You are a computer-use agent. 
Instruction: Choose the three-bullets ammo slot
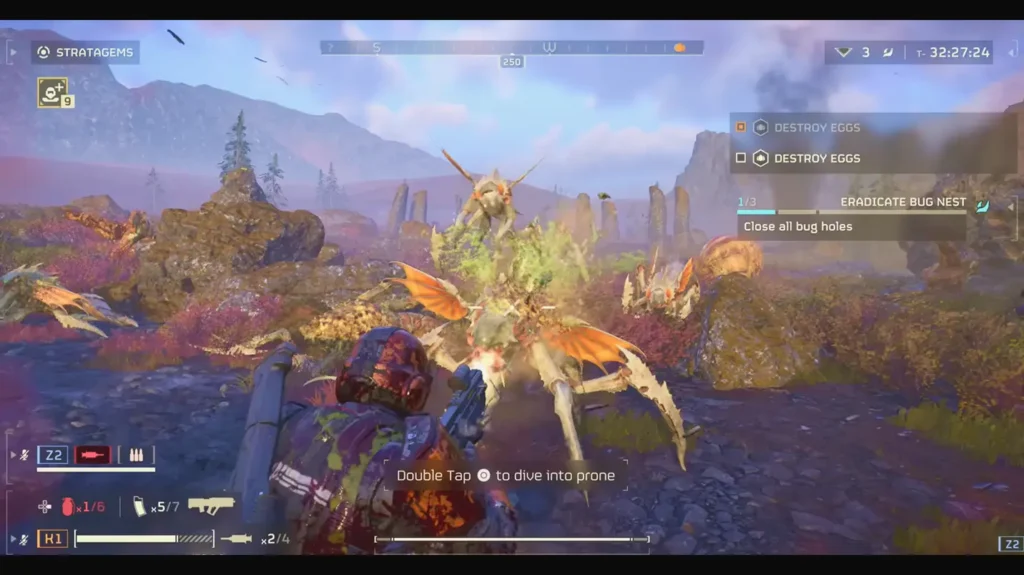pyautogui.click(x=136, y=456)
